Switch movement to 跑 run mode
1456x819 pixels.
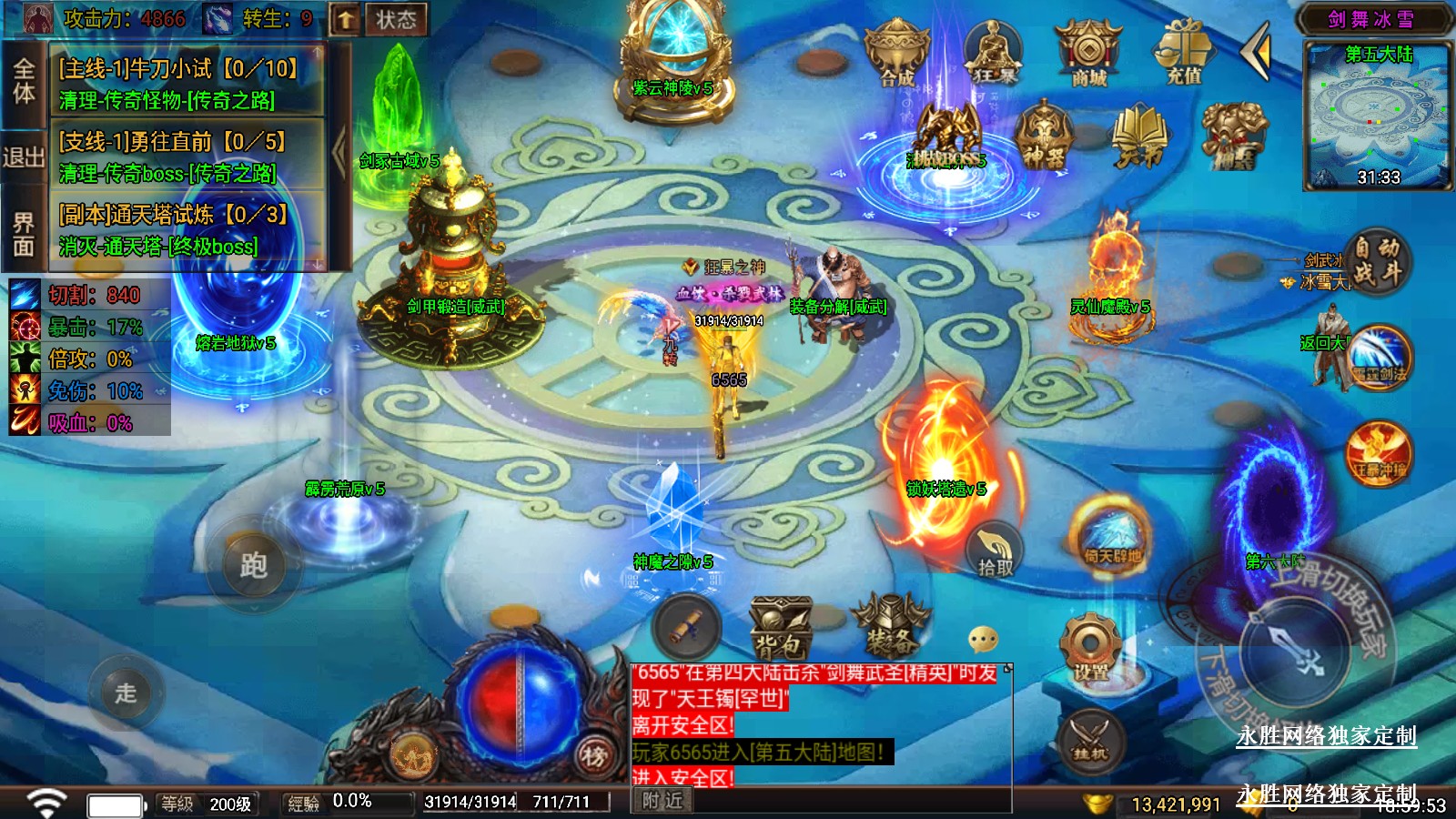pyautogui.click(x=253, y=566)
